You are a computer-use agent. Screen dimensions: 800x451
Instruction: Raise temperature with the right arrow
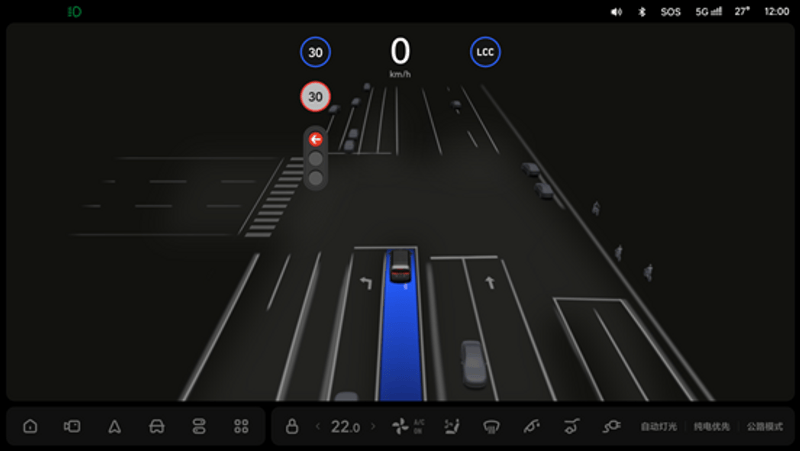(373, 426)
